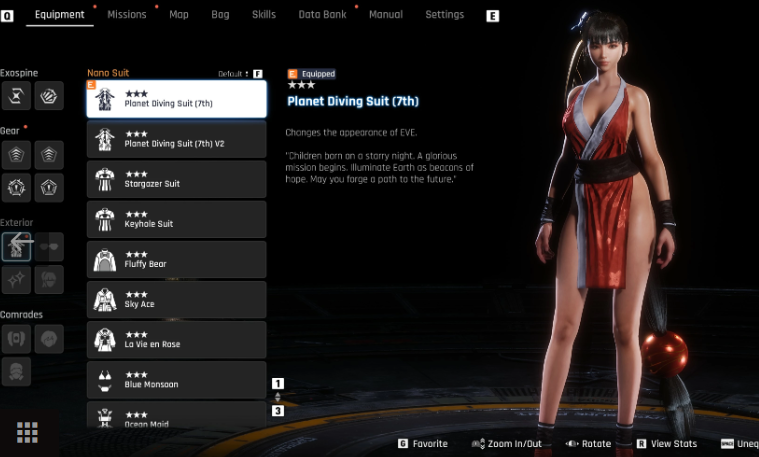
Task: Select Planet Diving Suit (7th) V2
Action: 177,139
